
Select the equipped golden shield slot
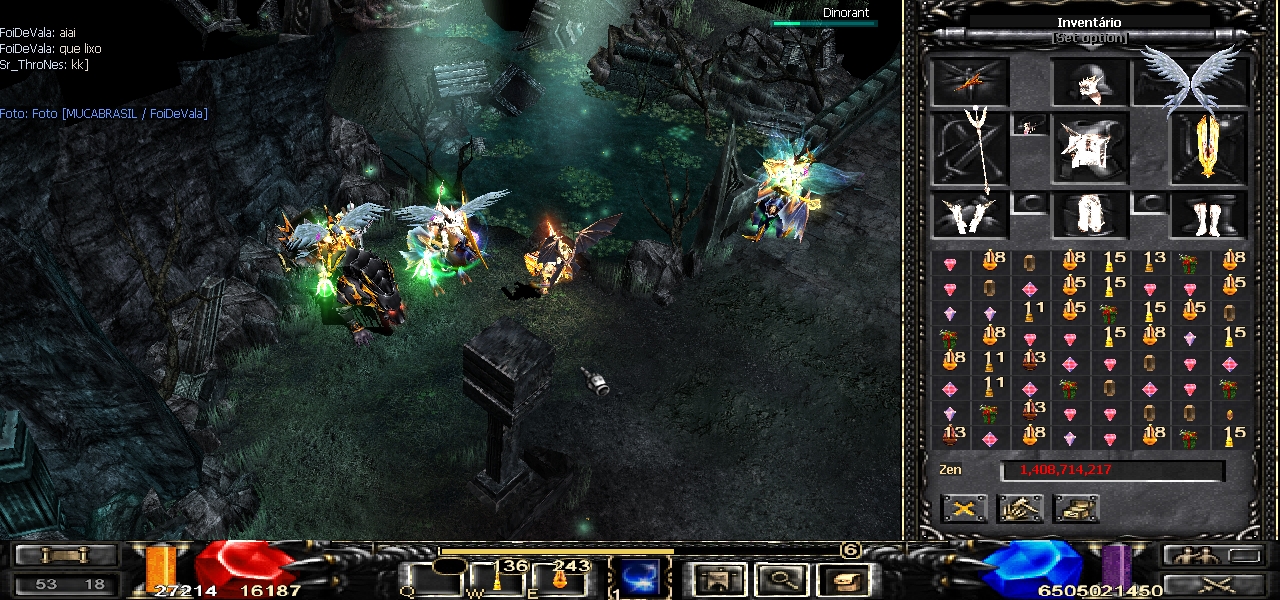coord(1208,148)
